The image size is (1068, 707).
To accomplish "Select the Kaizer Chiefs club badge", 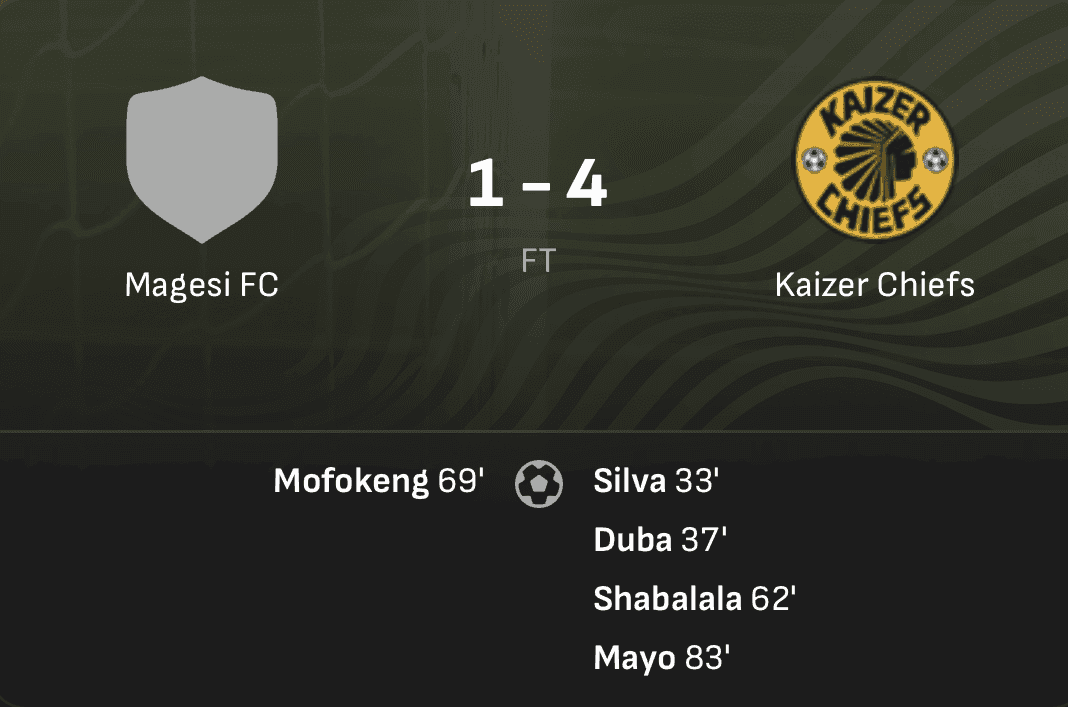I will 874,159.
